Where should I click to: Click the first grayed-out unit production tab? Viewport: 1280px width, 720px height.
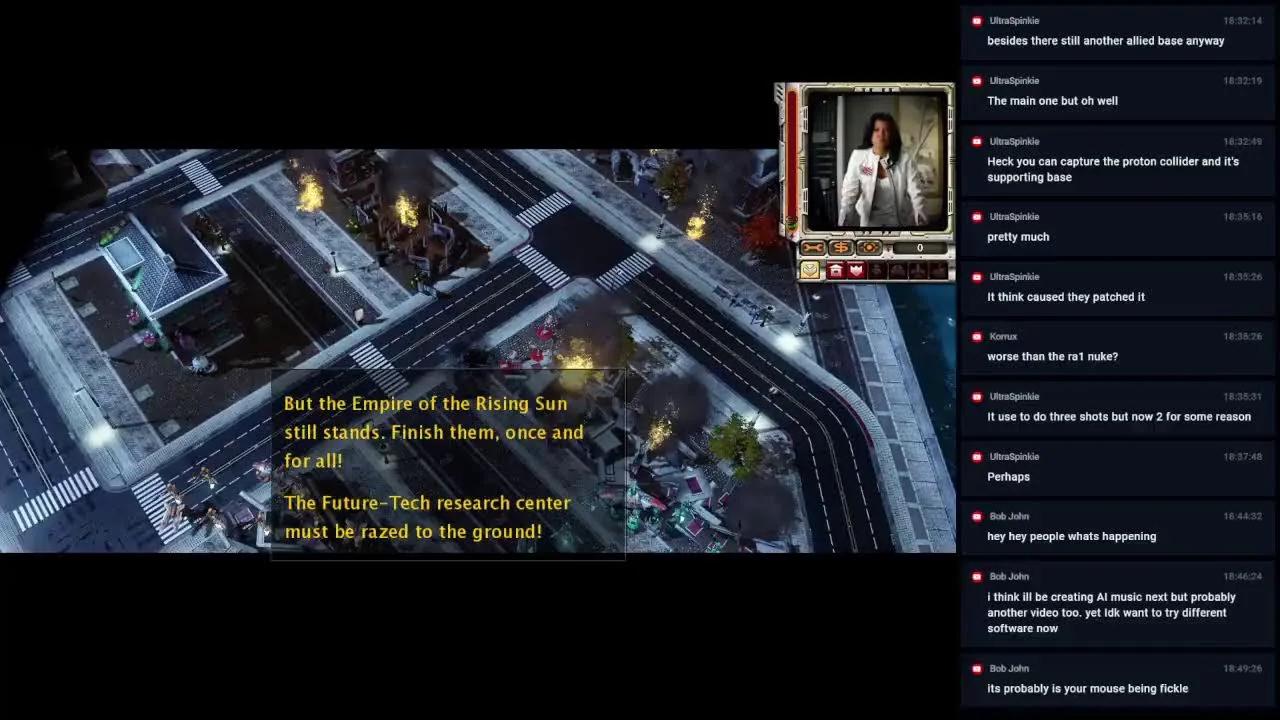878,270
